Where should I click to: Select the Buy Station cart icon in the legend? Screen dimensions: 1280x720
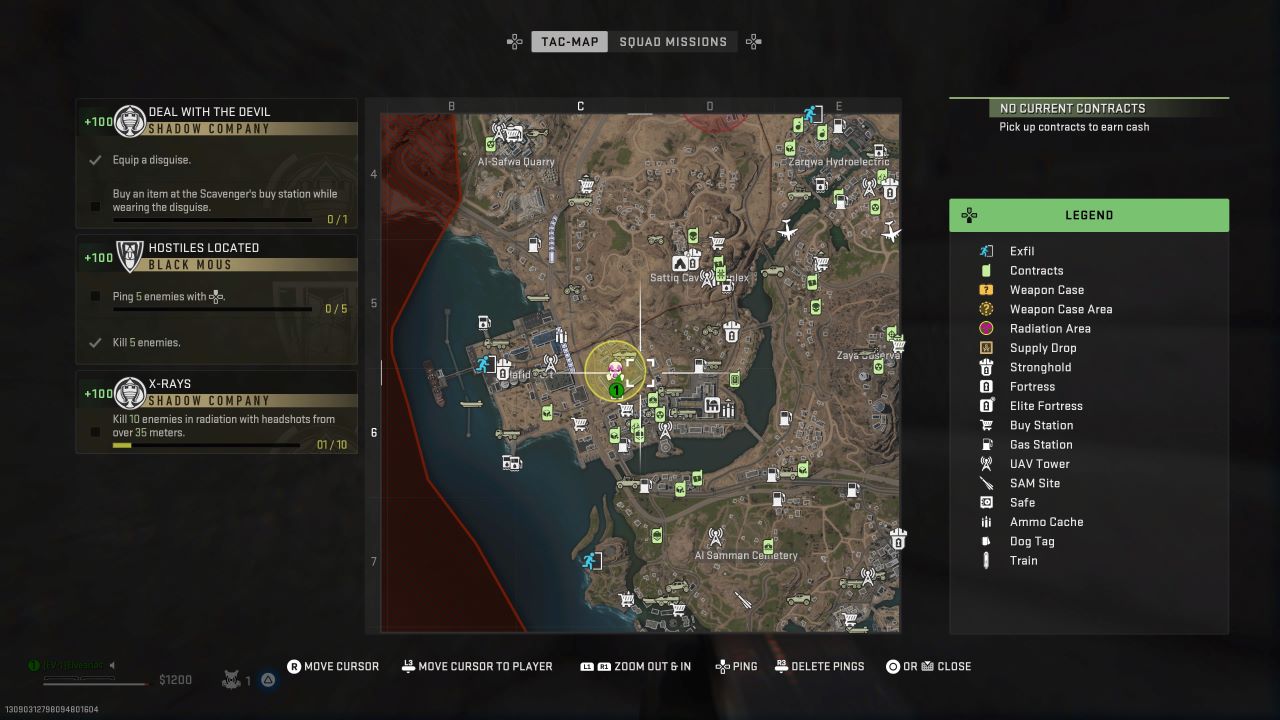point(985,425)
